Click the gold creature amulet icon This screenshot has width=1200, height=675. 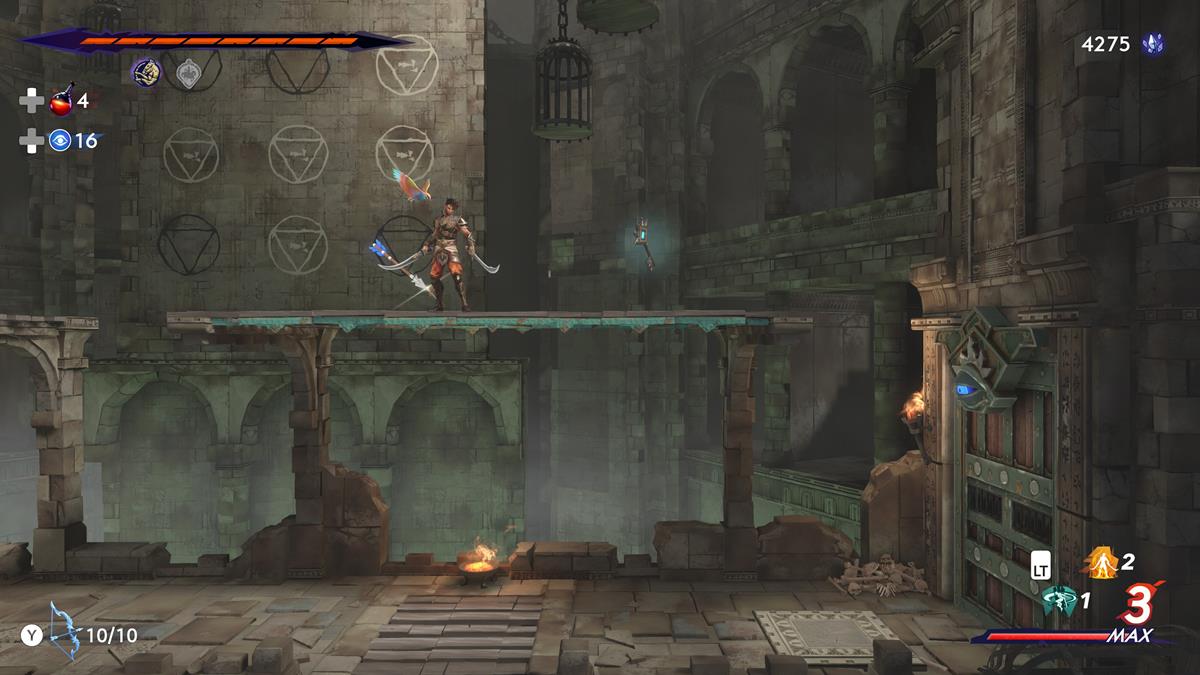tap(146, 72)
